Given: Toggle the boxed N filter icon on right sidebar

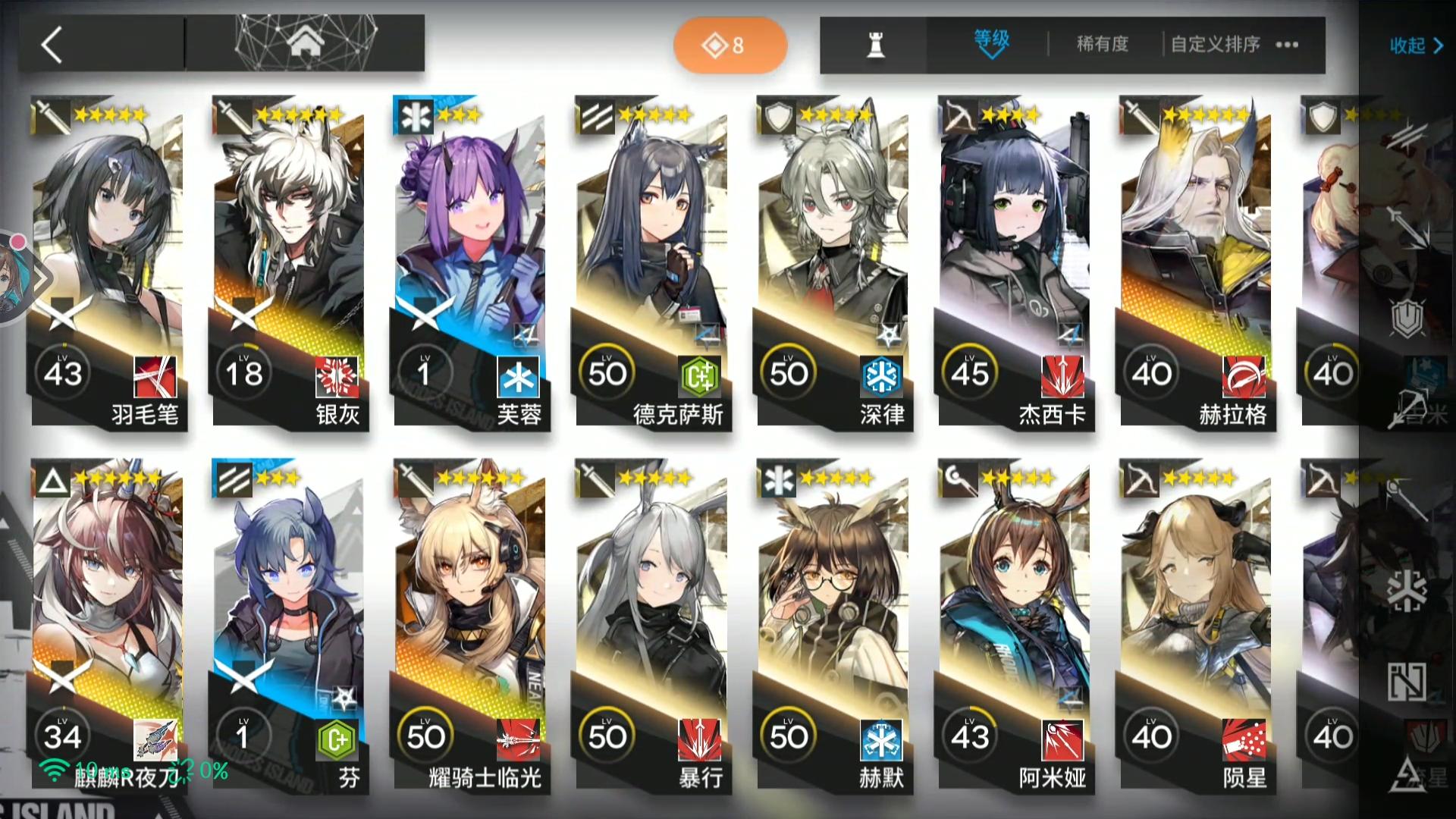Looking at the screenshot, I should click(x=1406, y=682).
